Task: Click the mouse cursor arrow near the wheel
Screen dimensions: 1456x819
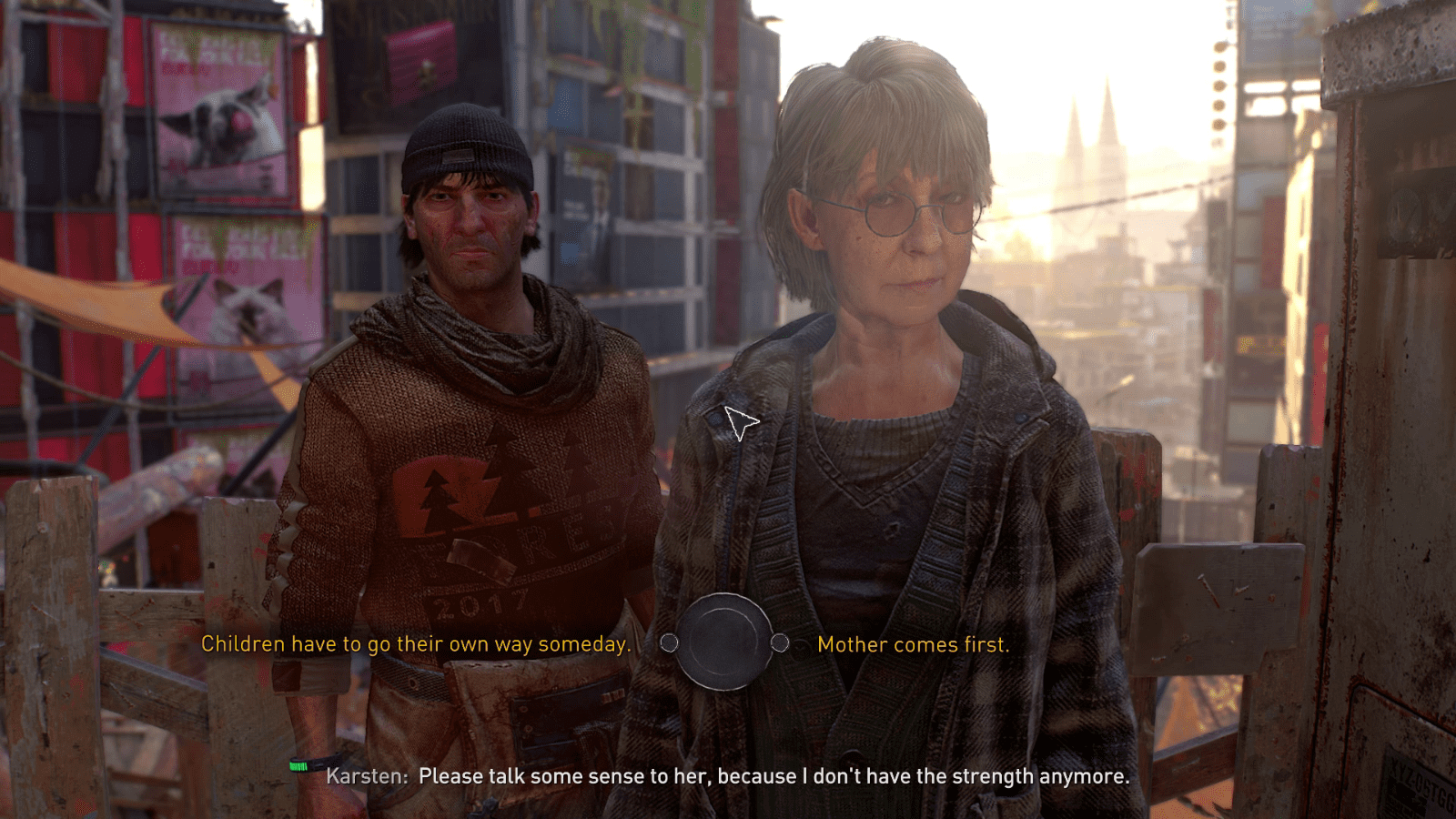Action: coord(737,423)
